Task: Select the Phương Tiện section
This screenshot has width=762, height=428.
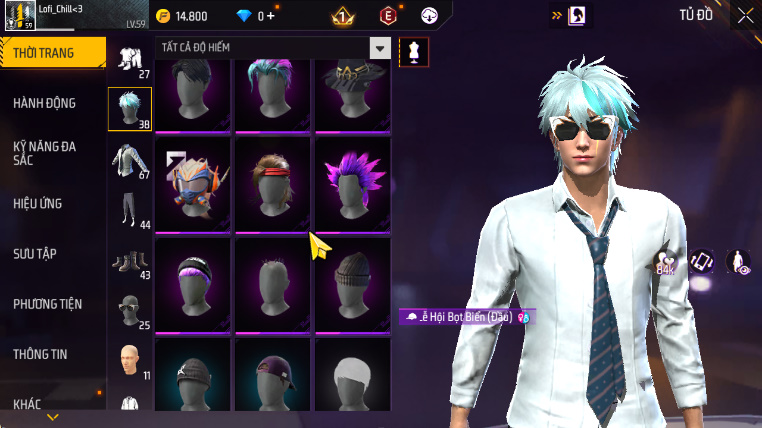Action: pyautogui.click(x=48, y=303)
